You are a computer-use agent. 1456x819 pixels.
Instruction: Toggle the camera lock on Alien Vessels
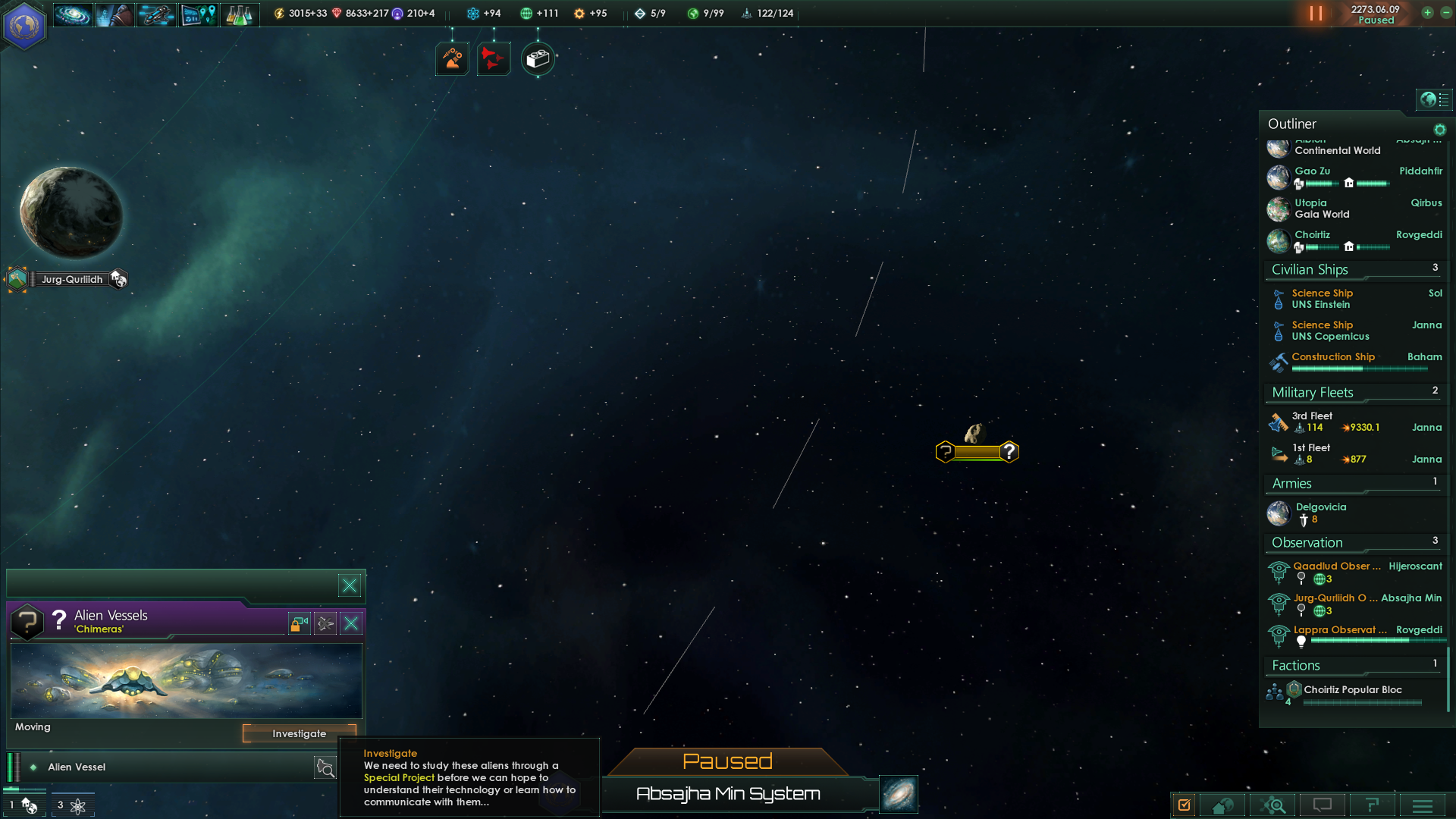(x=299, y=623)
